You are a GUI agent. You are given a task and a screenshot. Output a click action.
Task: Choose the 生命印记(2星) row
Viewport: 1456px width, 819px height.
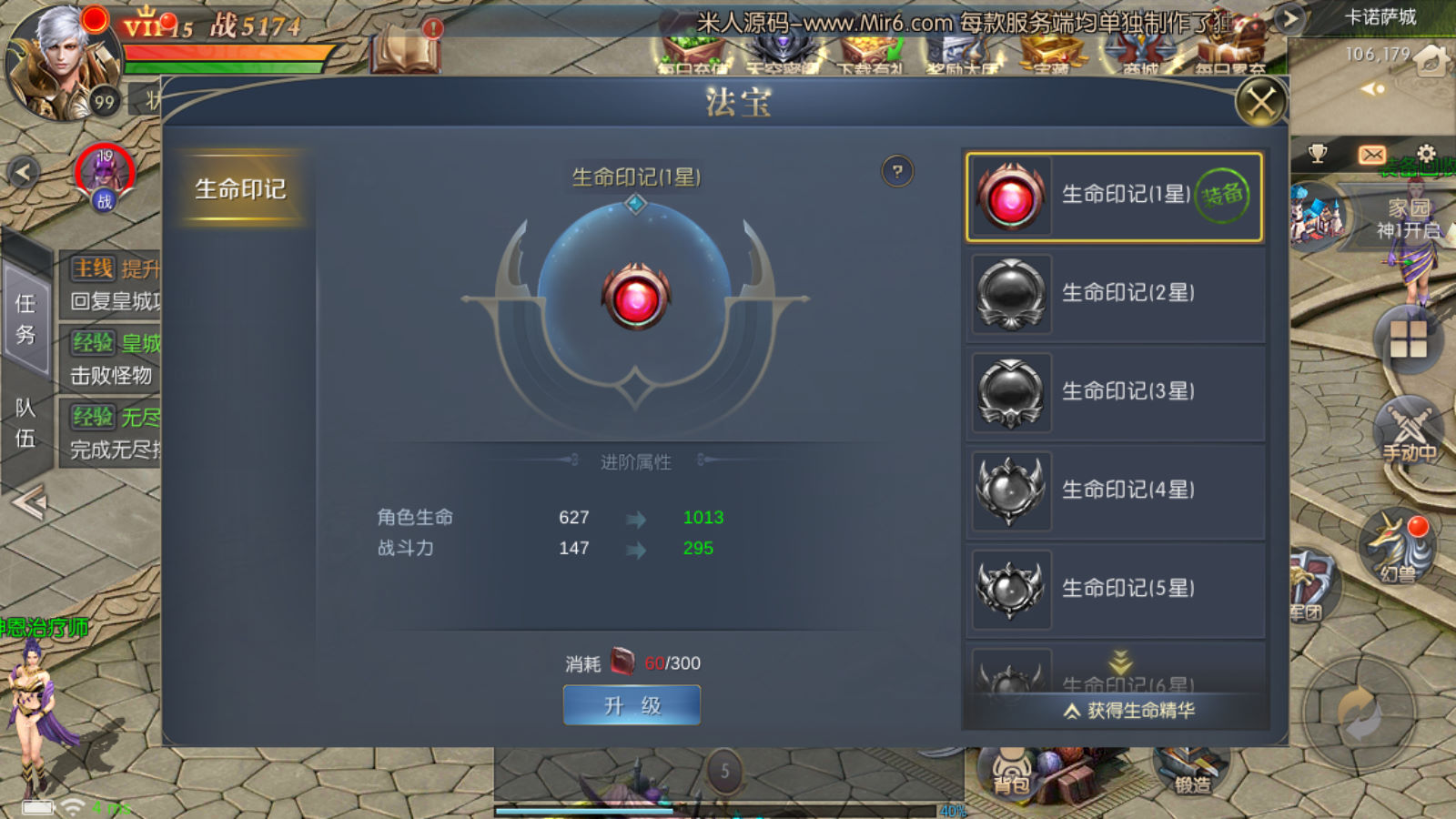1114,295
